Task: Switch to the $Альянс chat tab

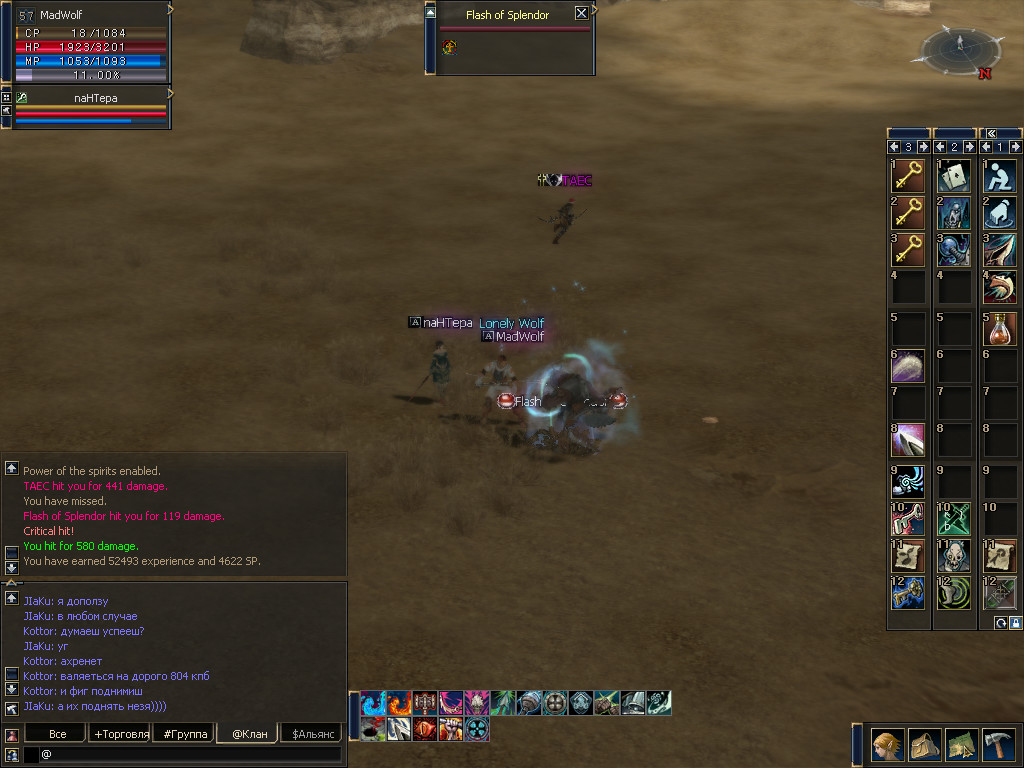Action: [311, 734]
